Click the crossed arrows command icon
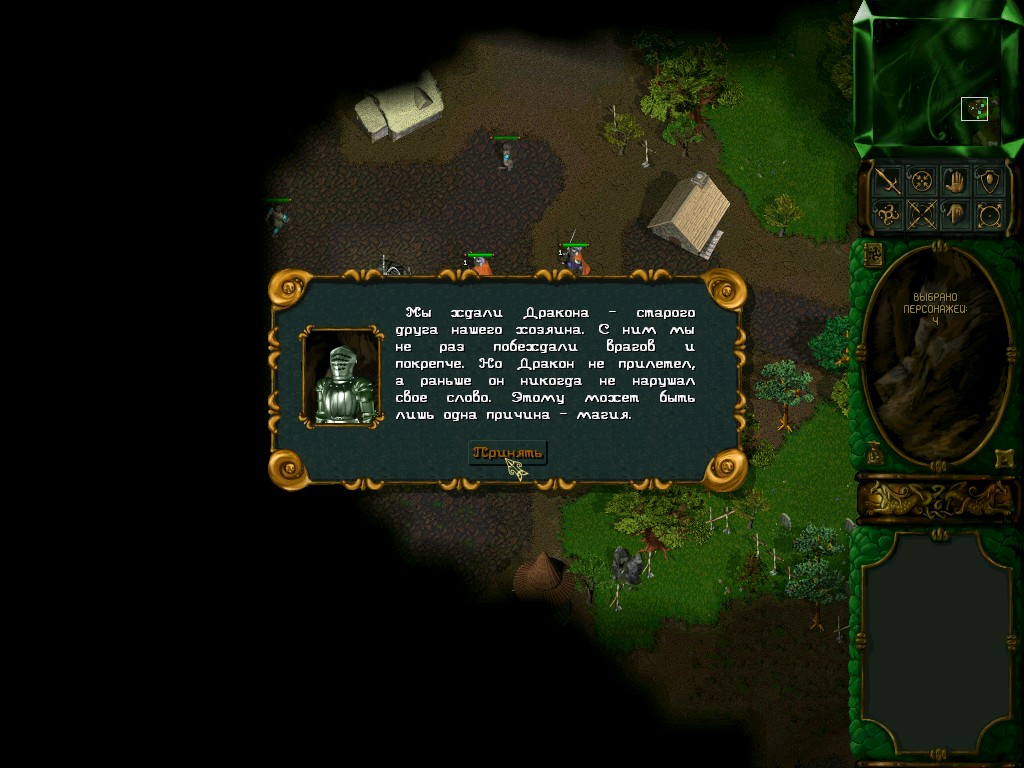The height and width of the screenshot is (768, 1024). tap(920, 214)
